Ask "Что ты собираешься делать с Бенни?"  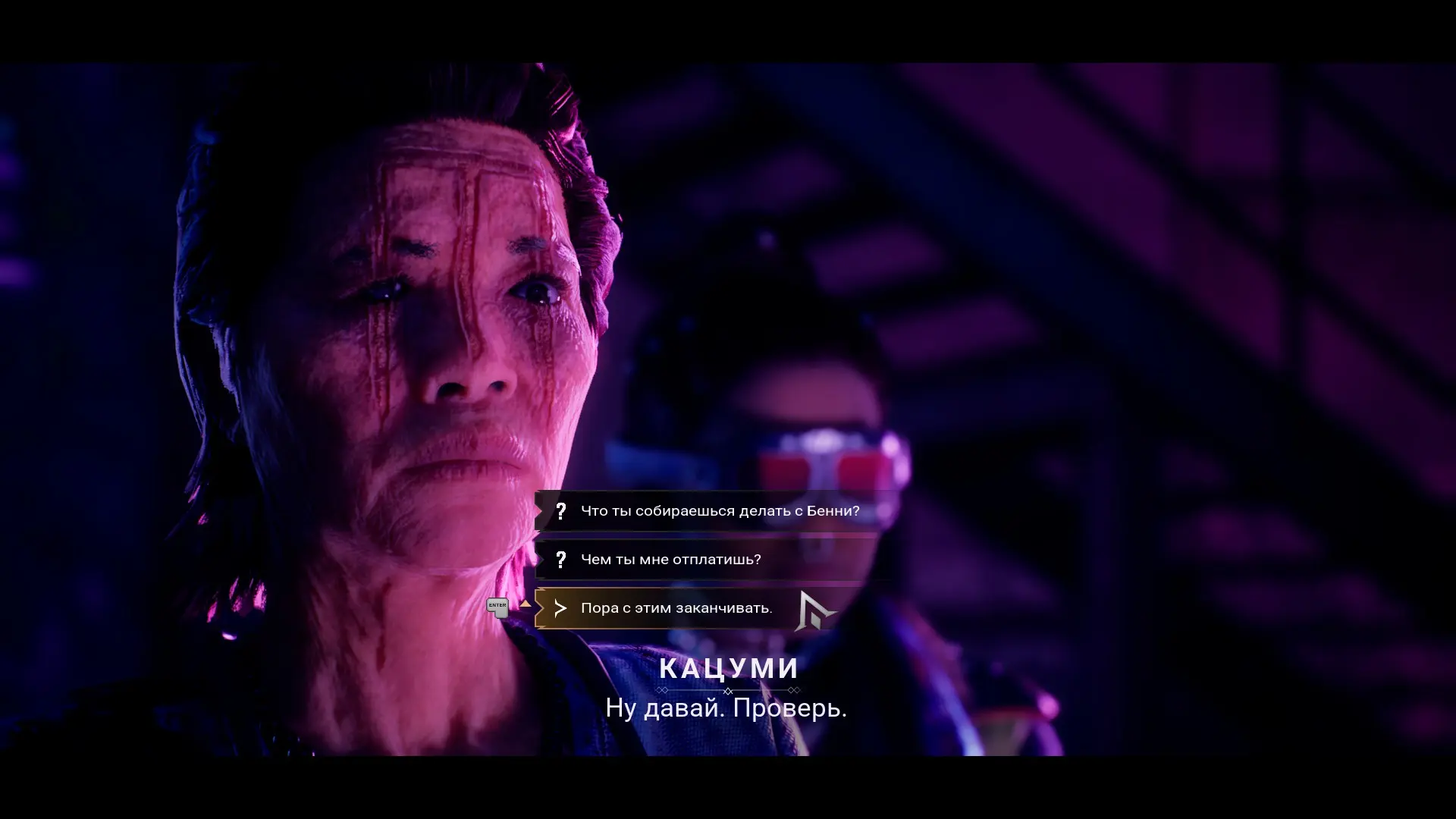click(719, 511)
